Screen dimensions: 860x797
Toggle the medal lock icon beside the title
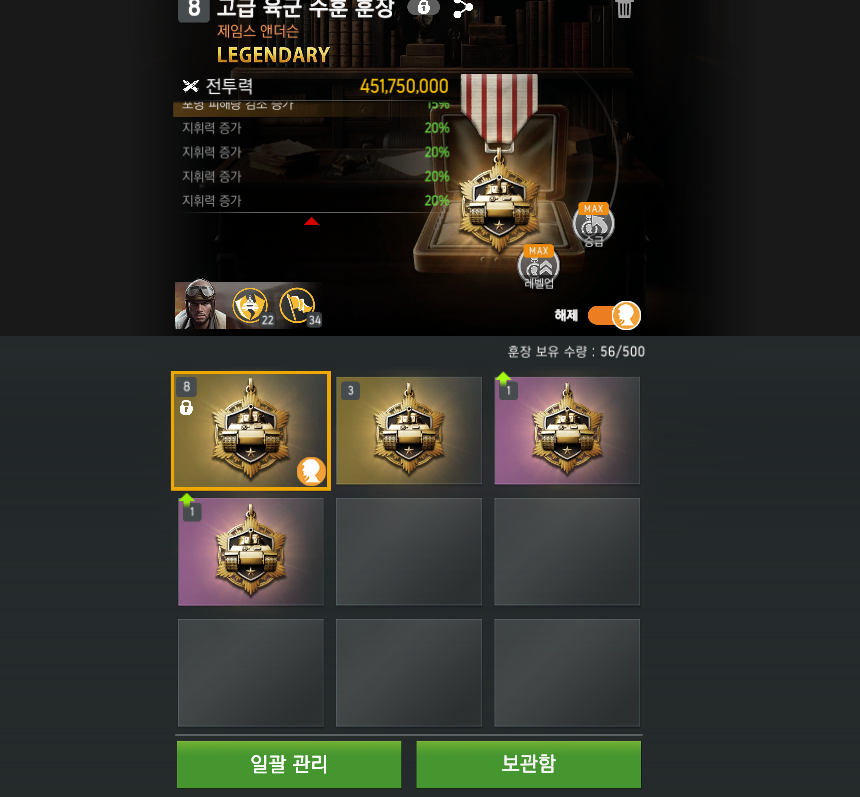point(424,8)
